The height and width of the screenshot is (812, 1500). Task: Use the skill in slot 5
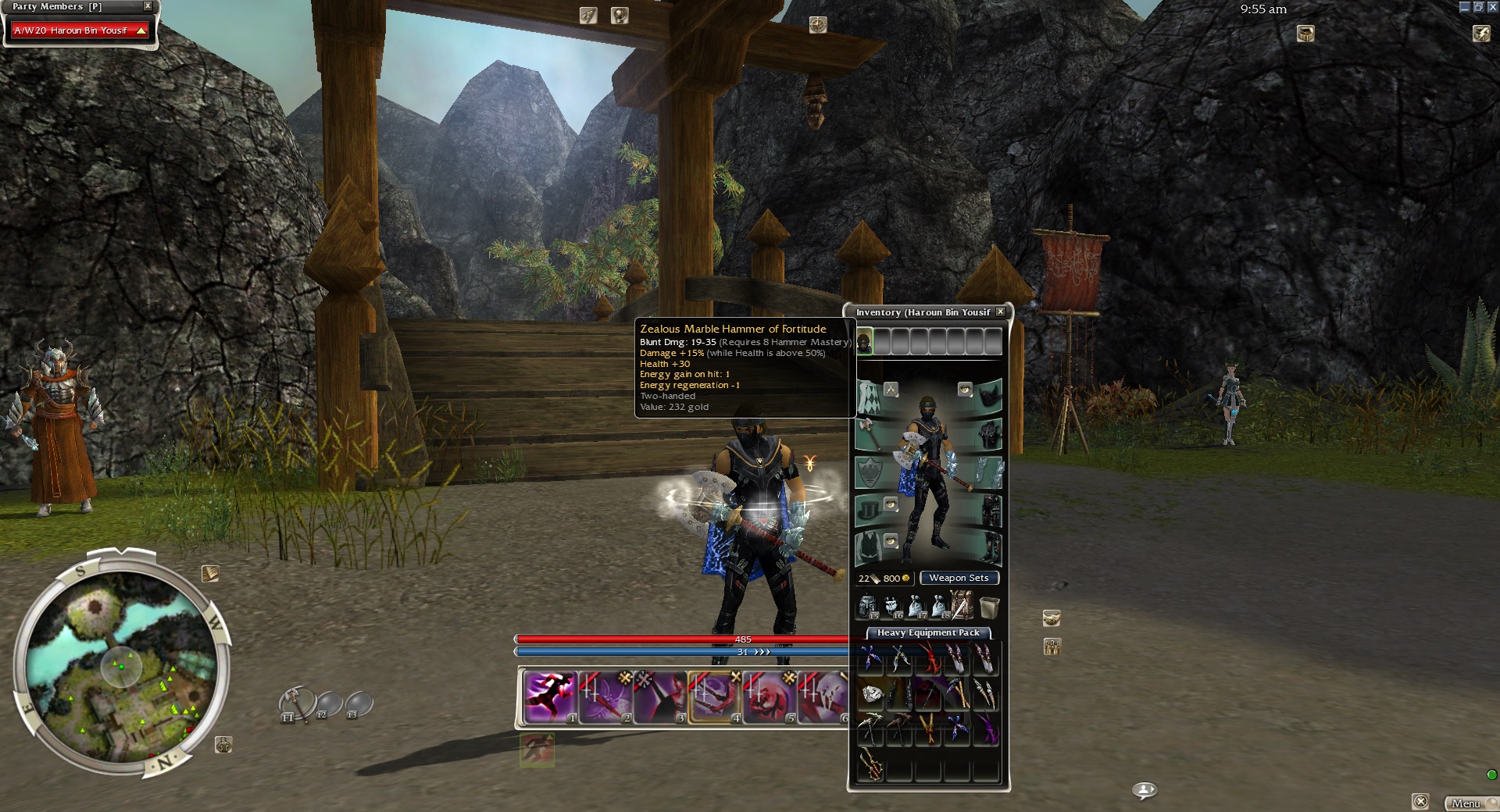770,696
